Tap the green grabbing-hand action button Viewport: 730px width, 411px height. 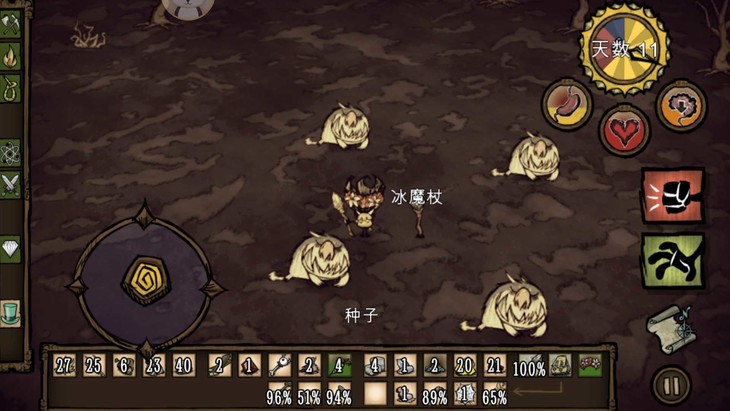click(672, 260)
